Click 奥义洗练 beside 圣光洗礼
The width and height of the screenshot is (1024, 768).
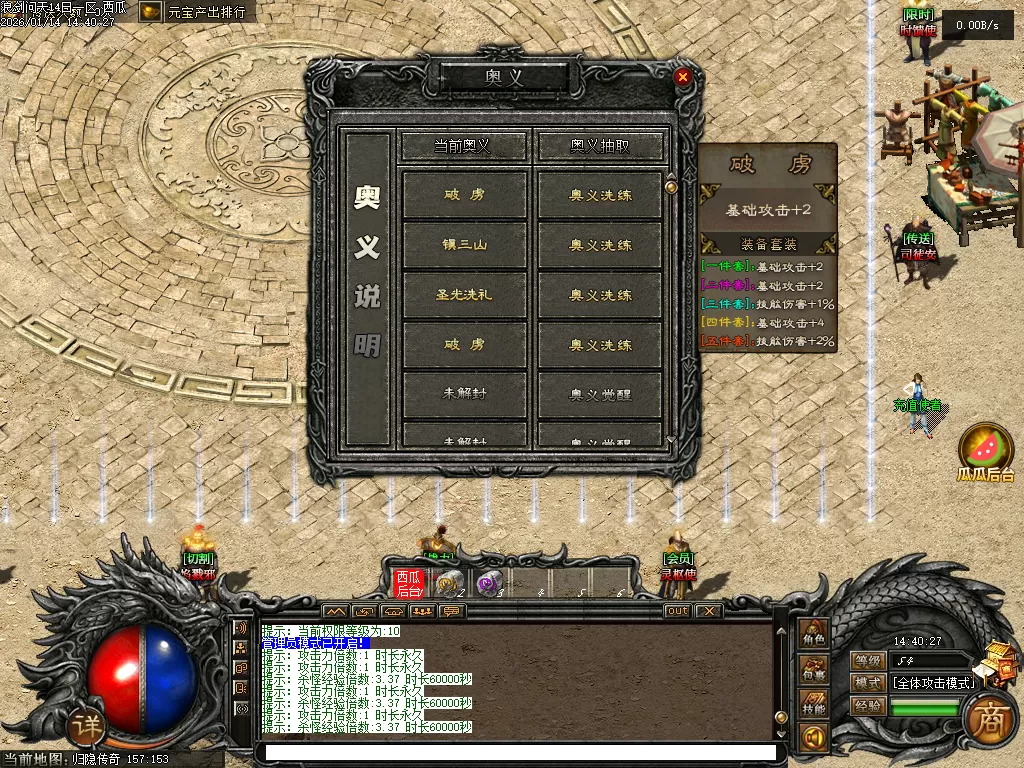coord(600,295)
